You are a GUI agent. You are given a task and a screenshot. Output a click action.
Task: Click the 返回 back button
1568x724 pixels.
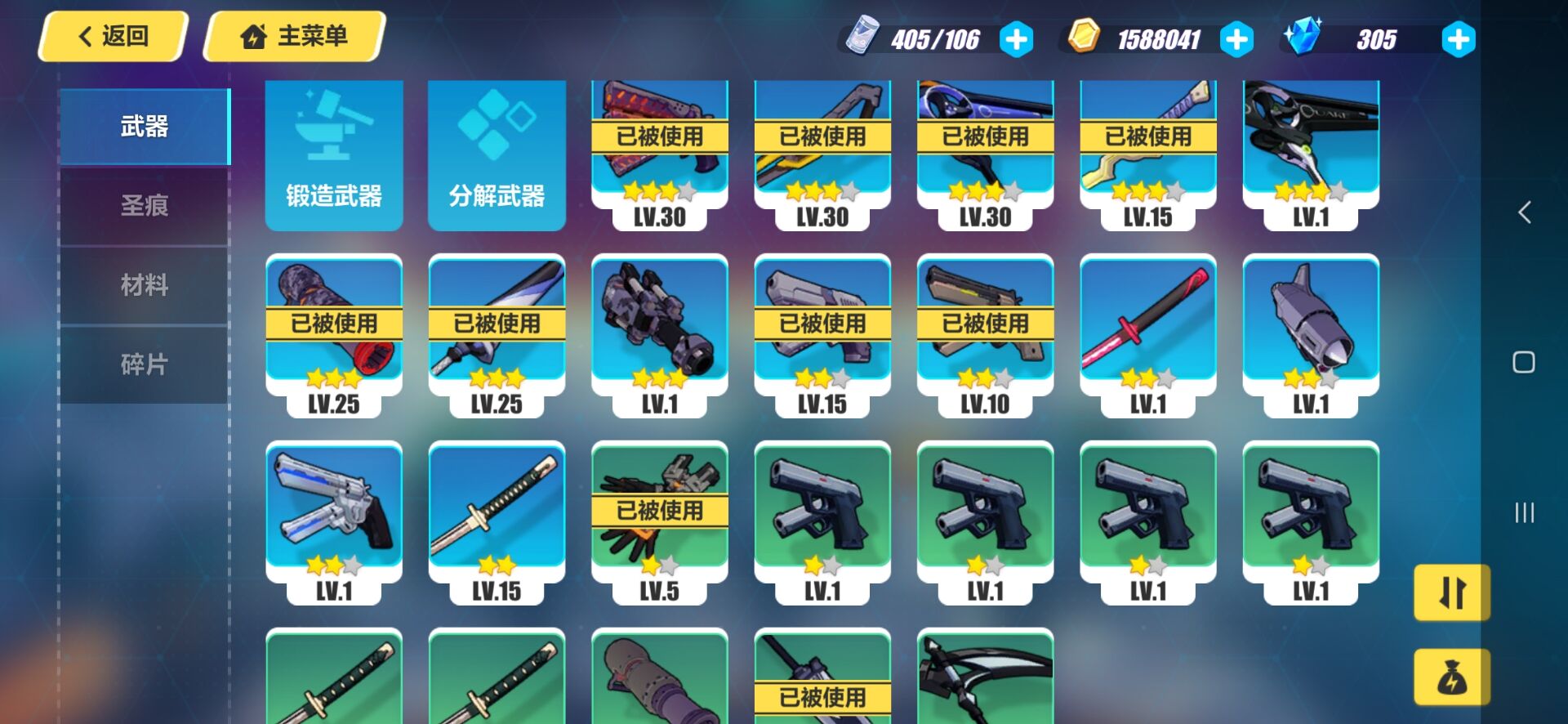coord(110,36)
